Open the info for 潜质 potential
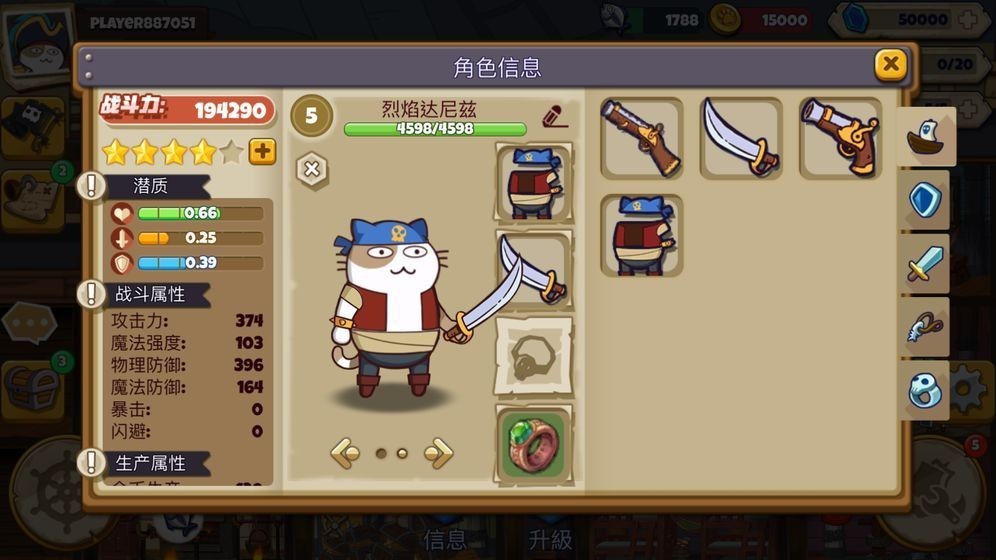 click(93, 186)
